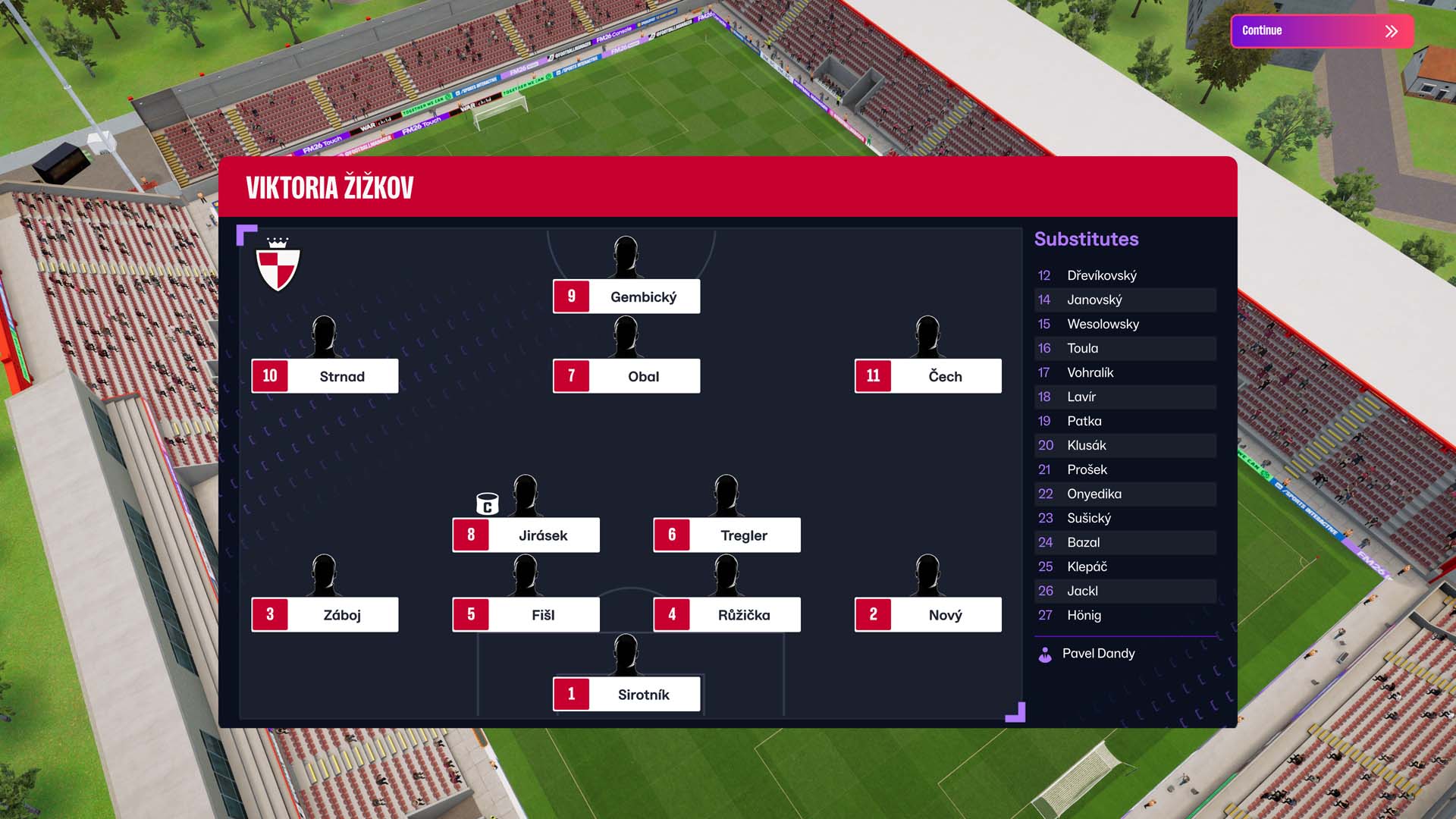The width and height of the screenshot is (1456, 819).
Task: Open Čech's number 11 card
Action: pos(927,376)
